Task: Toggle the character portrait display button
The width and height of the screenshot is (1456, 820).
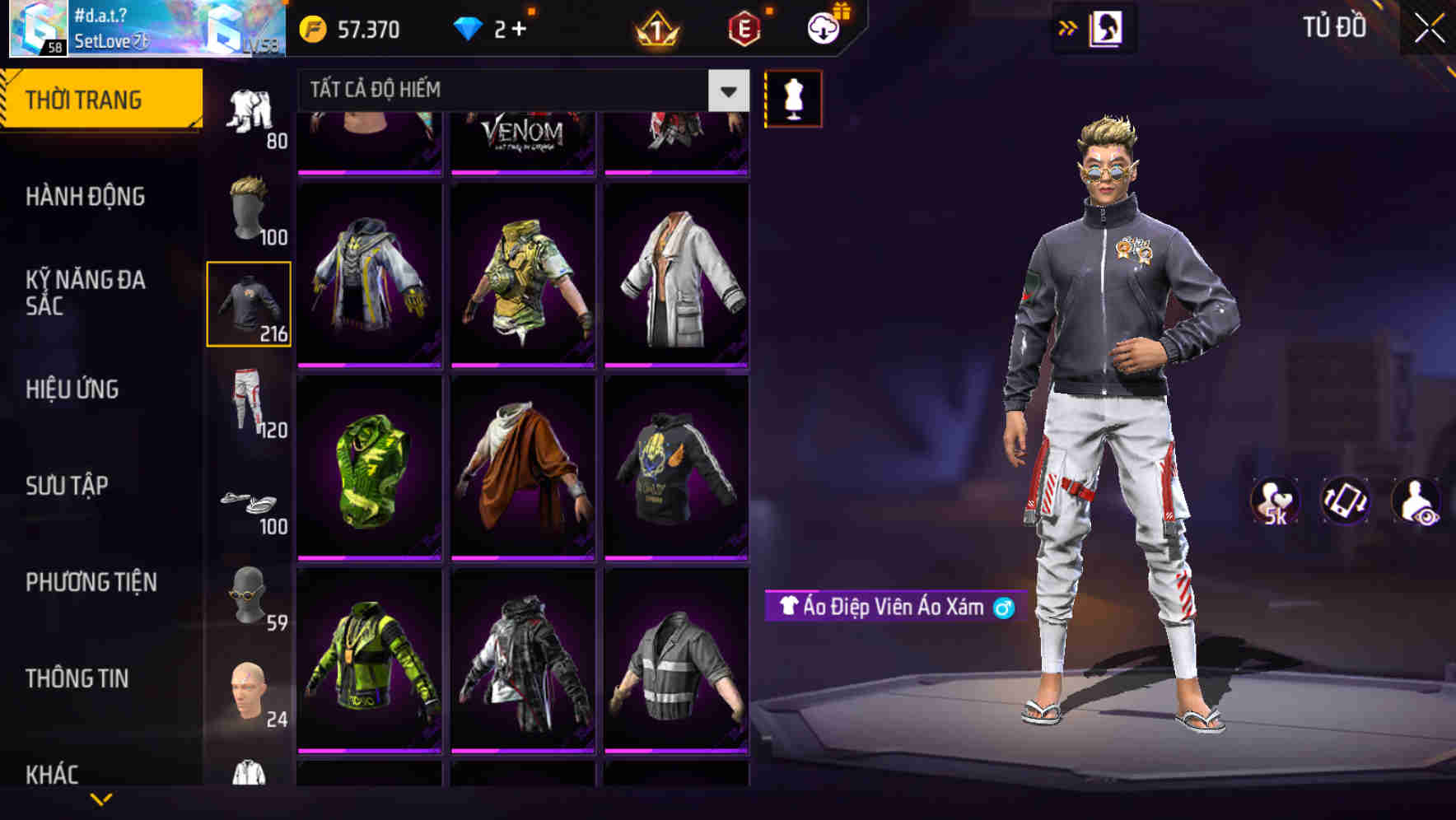Action: click(1108, 29)
